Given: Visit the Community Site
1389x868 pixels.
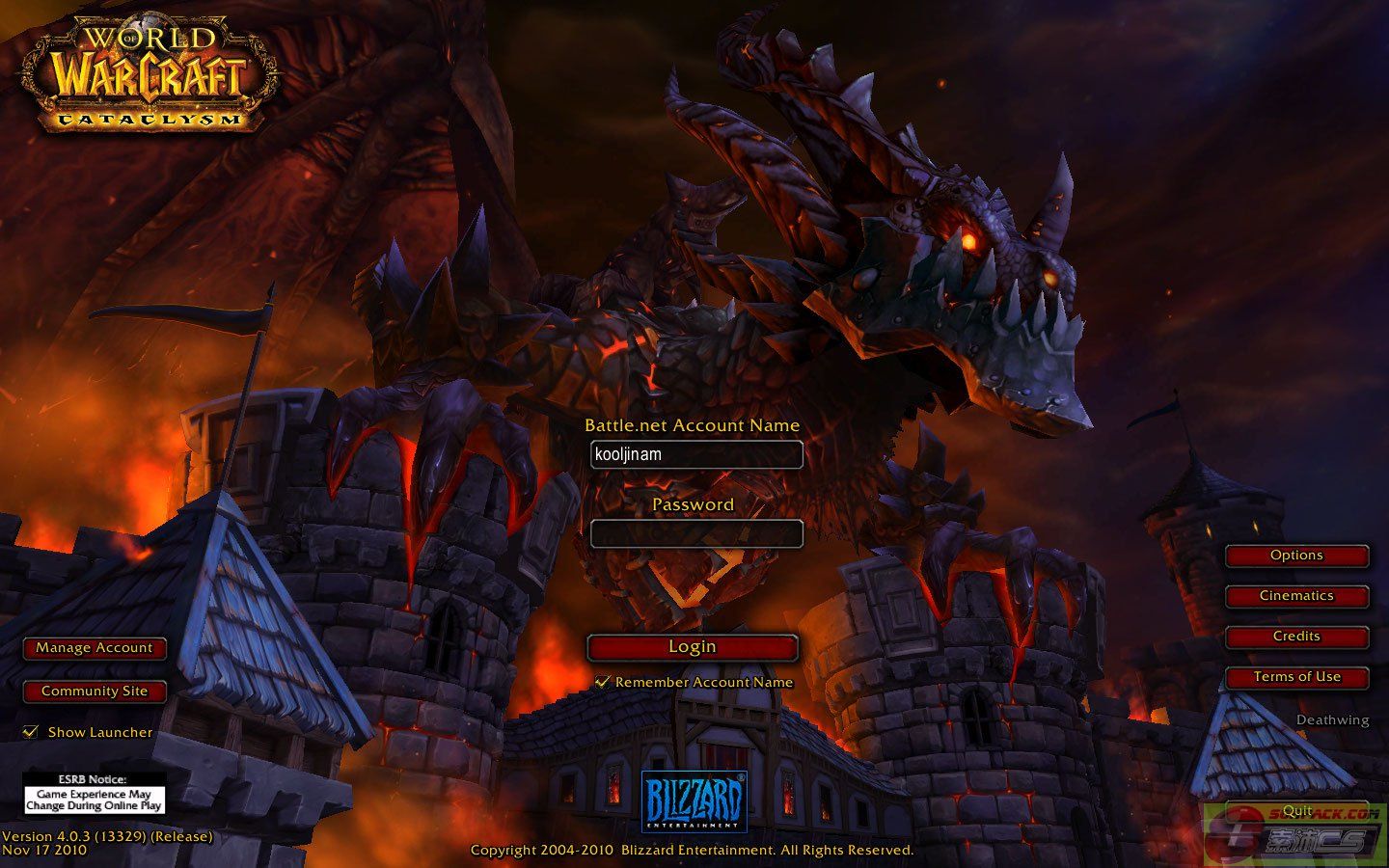Looking at the screenshot, I should [x=95, y=692].
